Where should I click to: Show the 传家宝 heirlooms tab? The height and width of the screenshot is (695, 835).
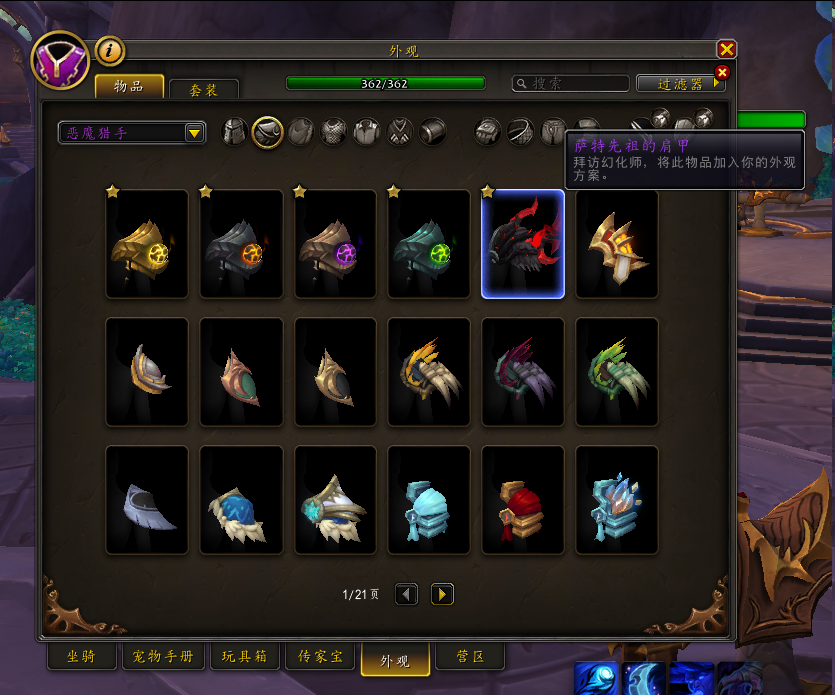pyautogui.click(x=320, y=657)
